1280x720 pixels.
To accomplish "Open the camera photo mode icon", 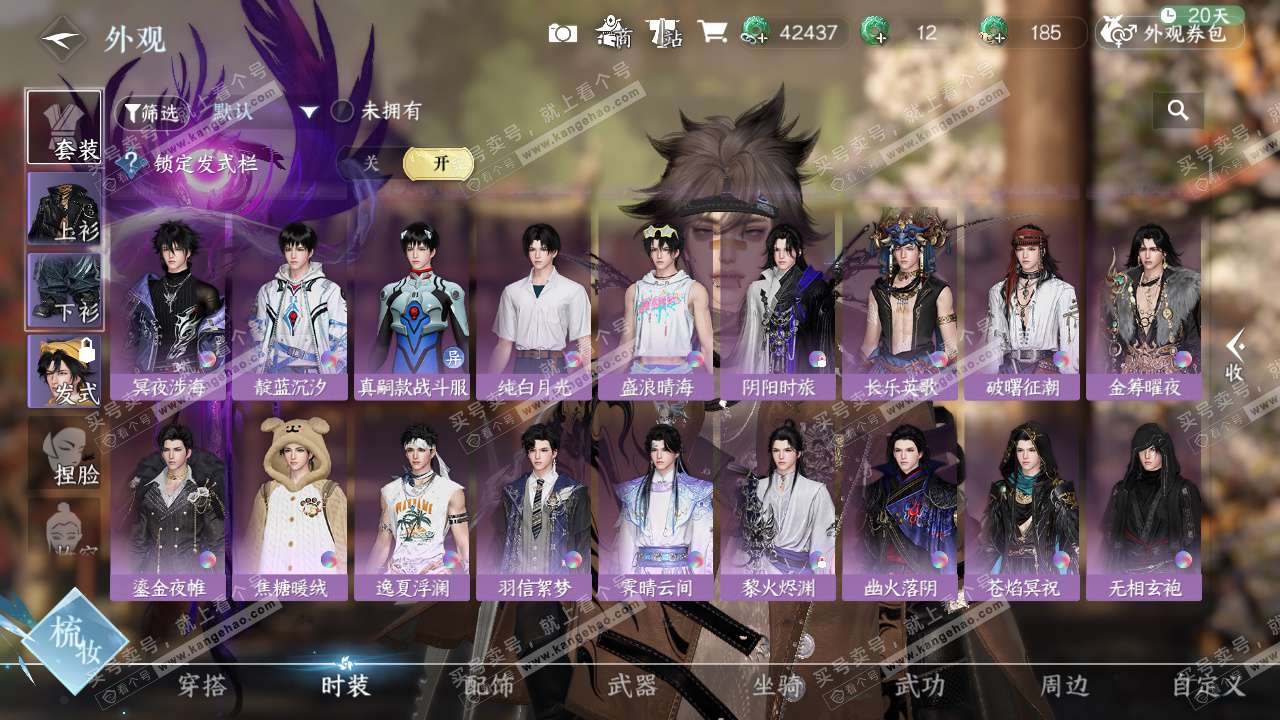I will [562, 33].
